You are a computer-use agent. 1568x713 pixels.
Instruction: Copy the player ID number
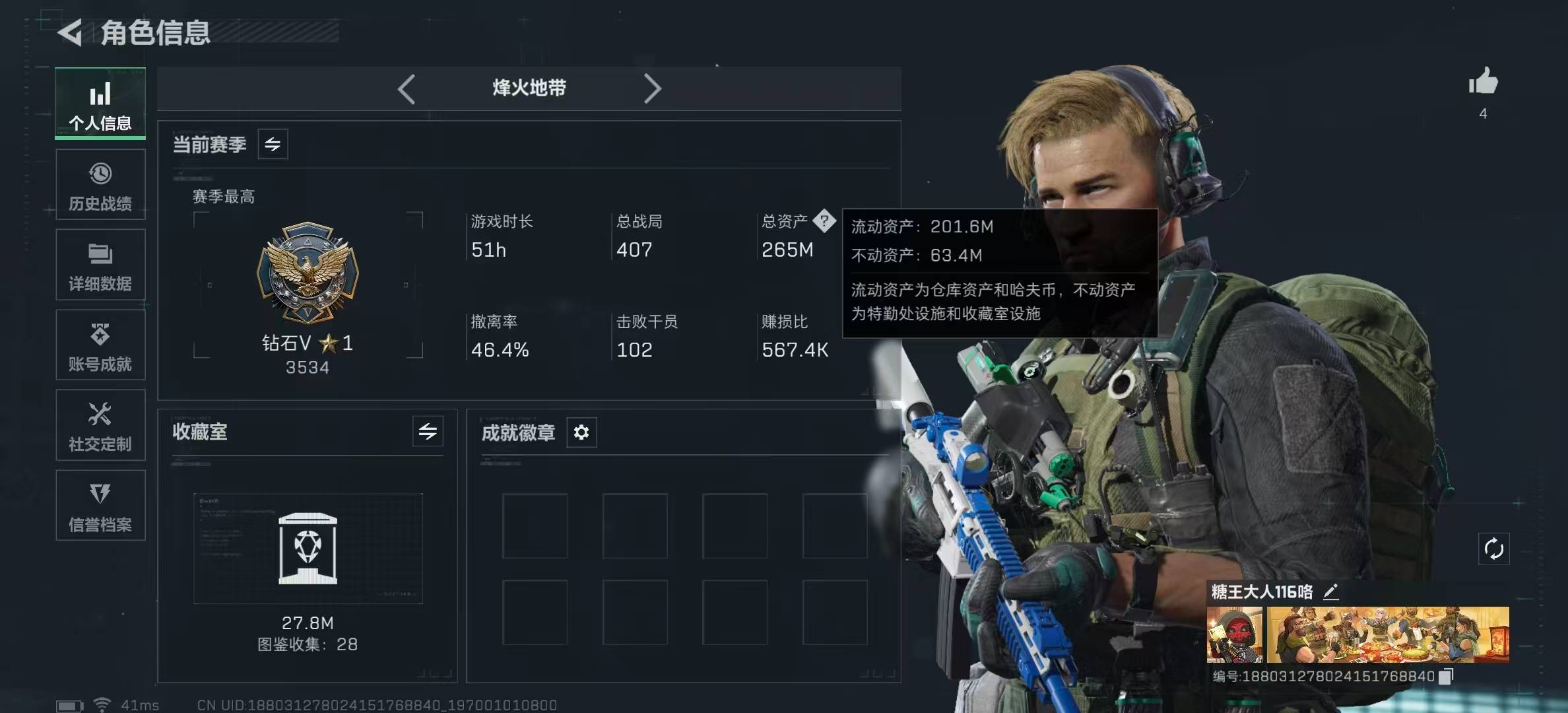coord(1446,676)
